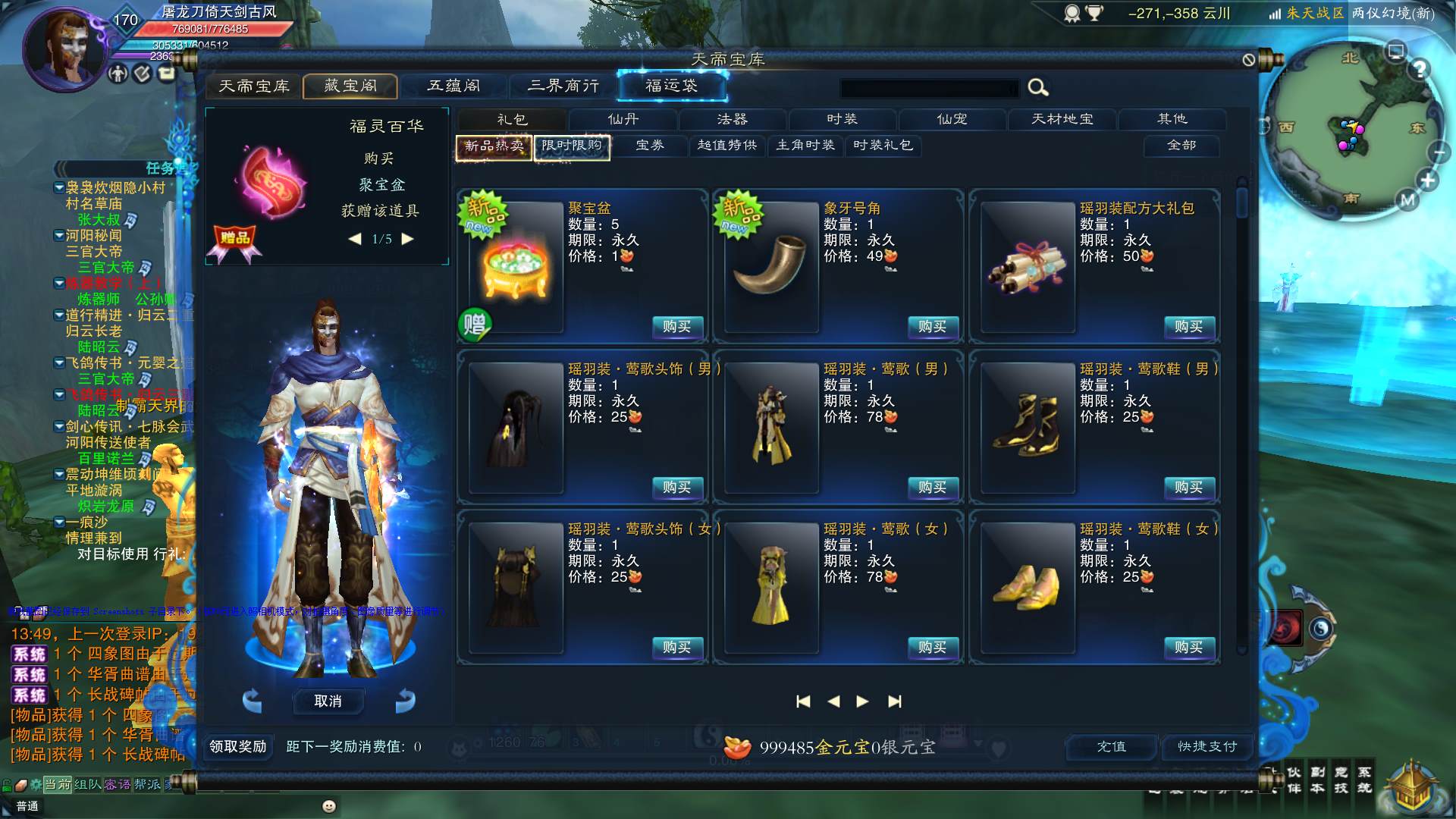The height and width of the screenshot is (819, 1456).
Task: Click the shop search magnifier icon
Action: tap(1038, 88)
